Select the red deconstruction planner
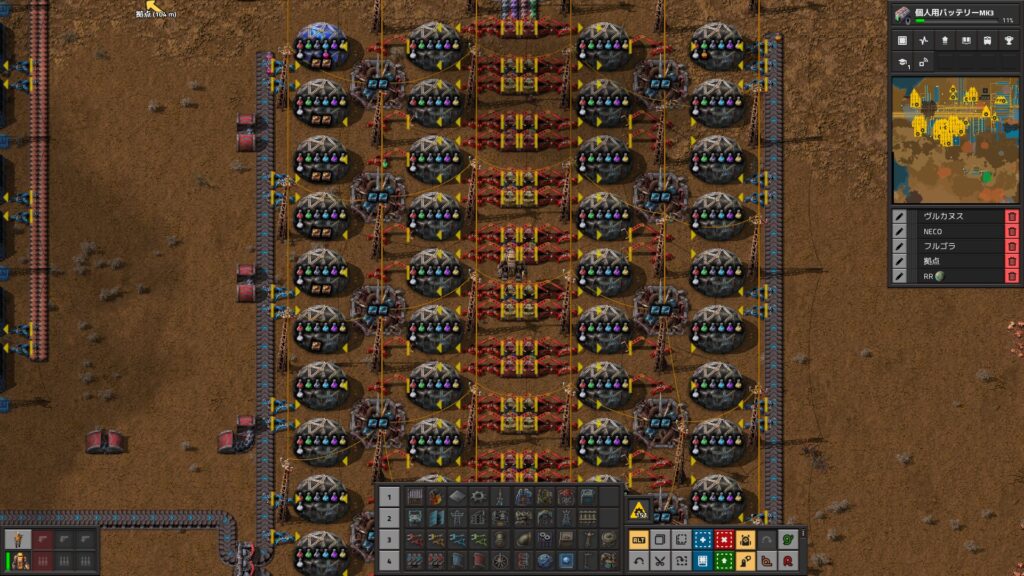Screen dimensions: 1024x576 (724, 540)
